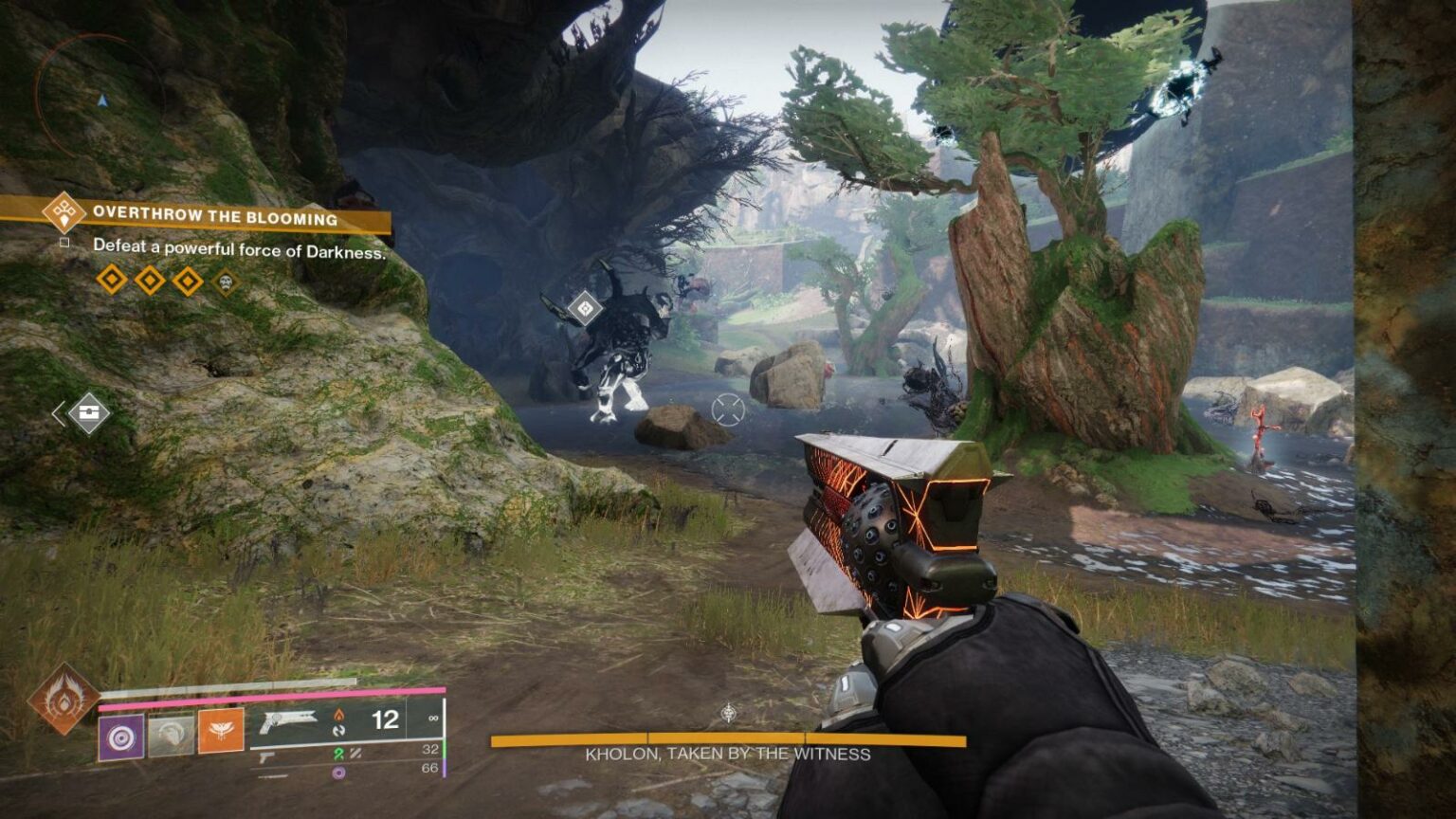The width and height of the screenshot is (1456, 819).
Task: Toggle the infinity ammo indicator
Action: 433,719
